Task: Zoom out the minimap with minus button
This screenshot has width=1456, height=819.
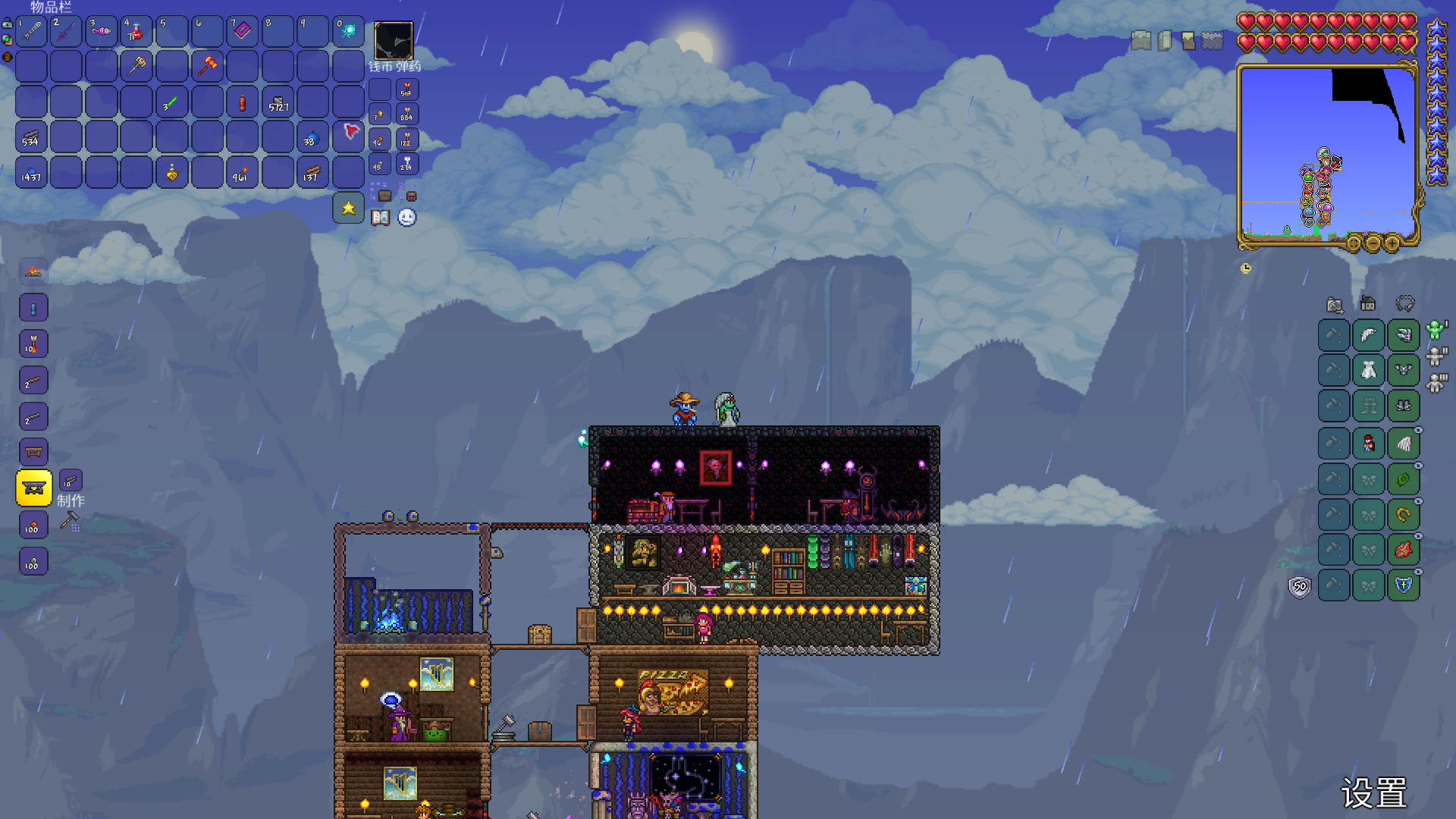Action: 1373,243
